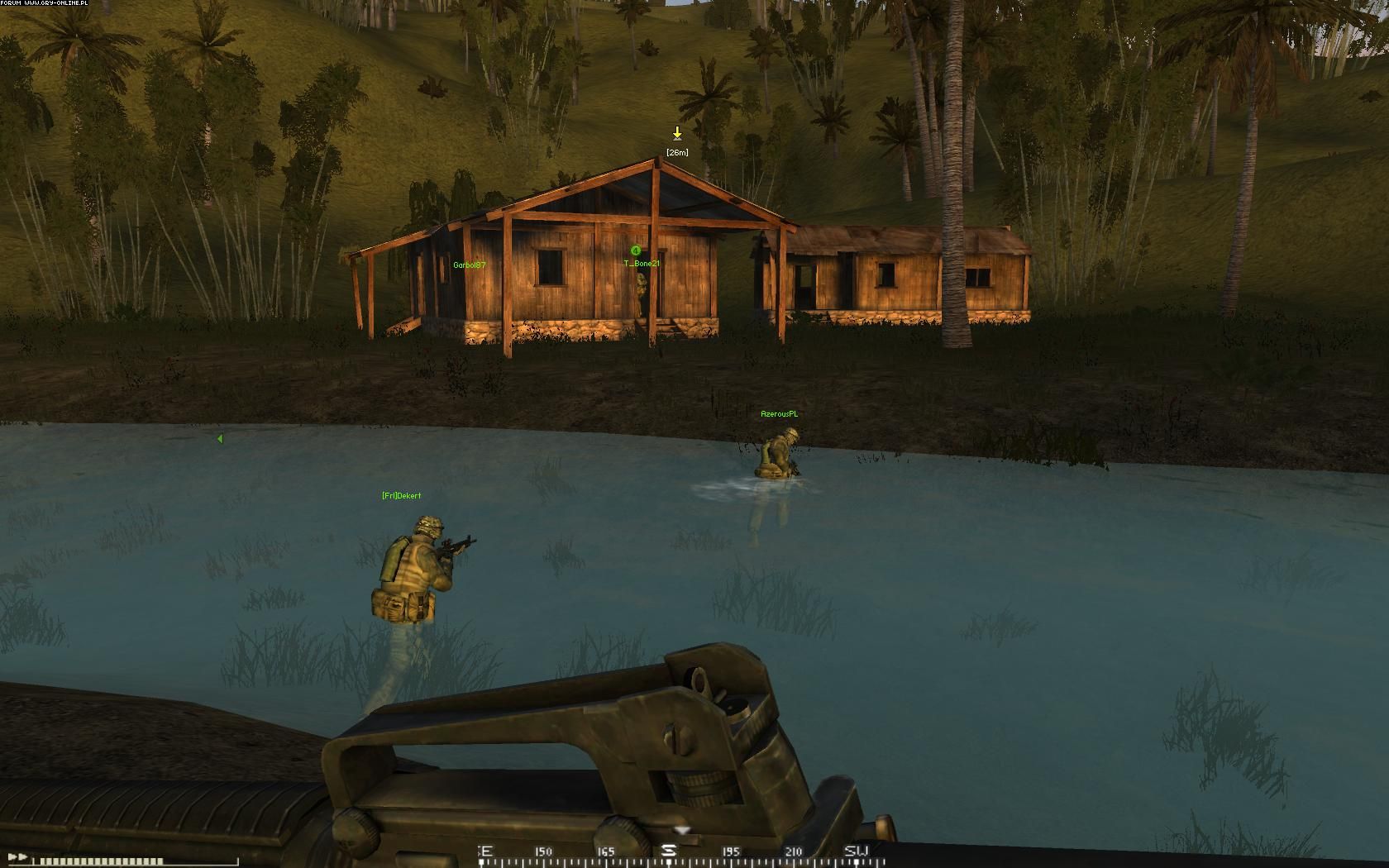Image resolution: width=1389 pixels, height=868 pixels.
Task: Pick the [Fr]Dekert player name tag
Action: pos(401,496)
